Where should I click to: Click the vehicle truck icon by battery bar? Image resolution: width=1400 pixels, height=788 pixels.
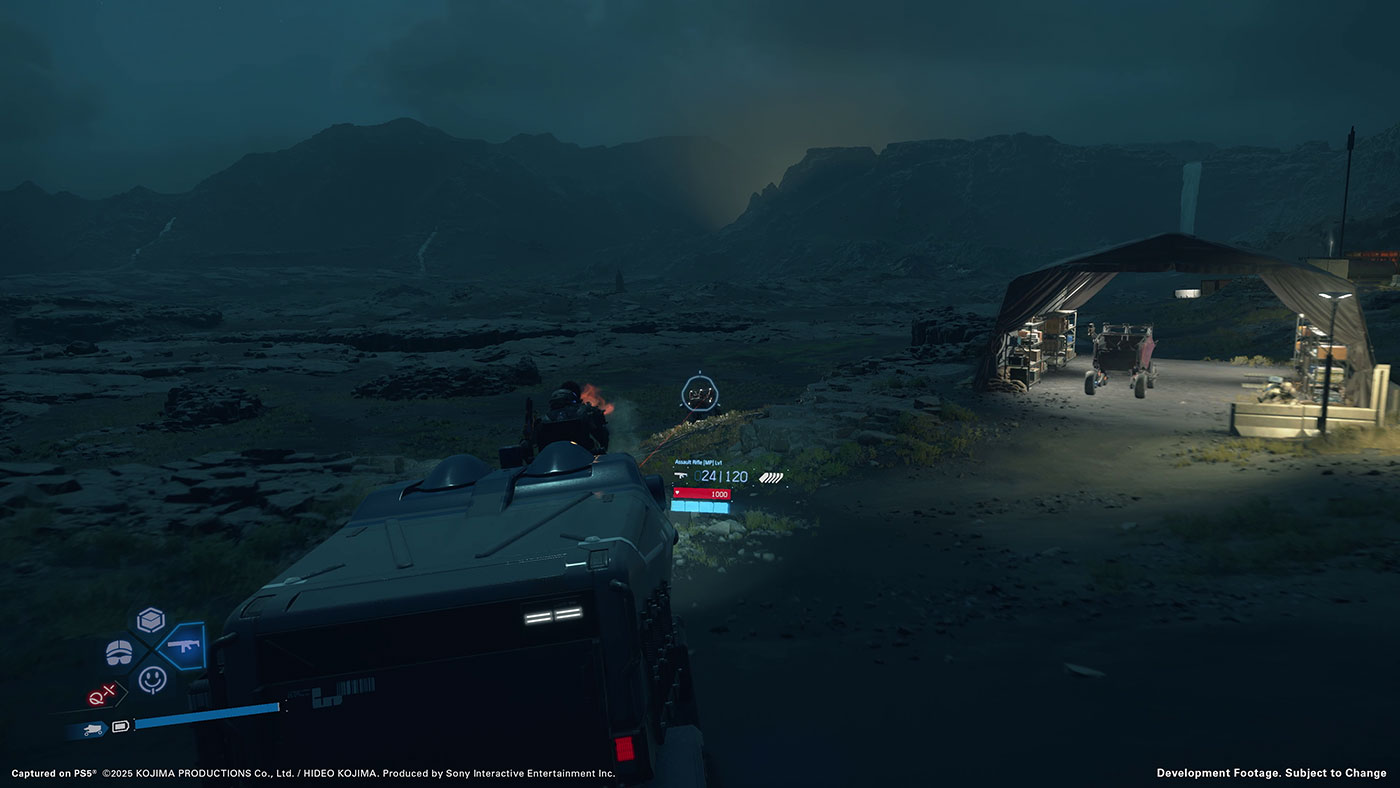[94, 728]
